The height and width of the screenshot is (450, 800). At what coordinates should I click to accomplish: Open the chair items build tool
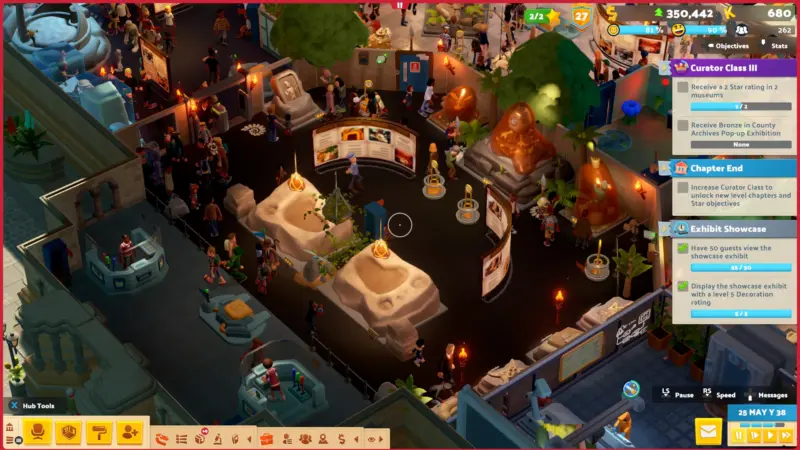click(x=38, y=432)
